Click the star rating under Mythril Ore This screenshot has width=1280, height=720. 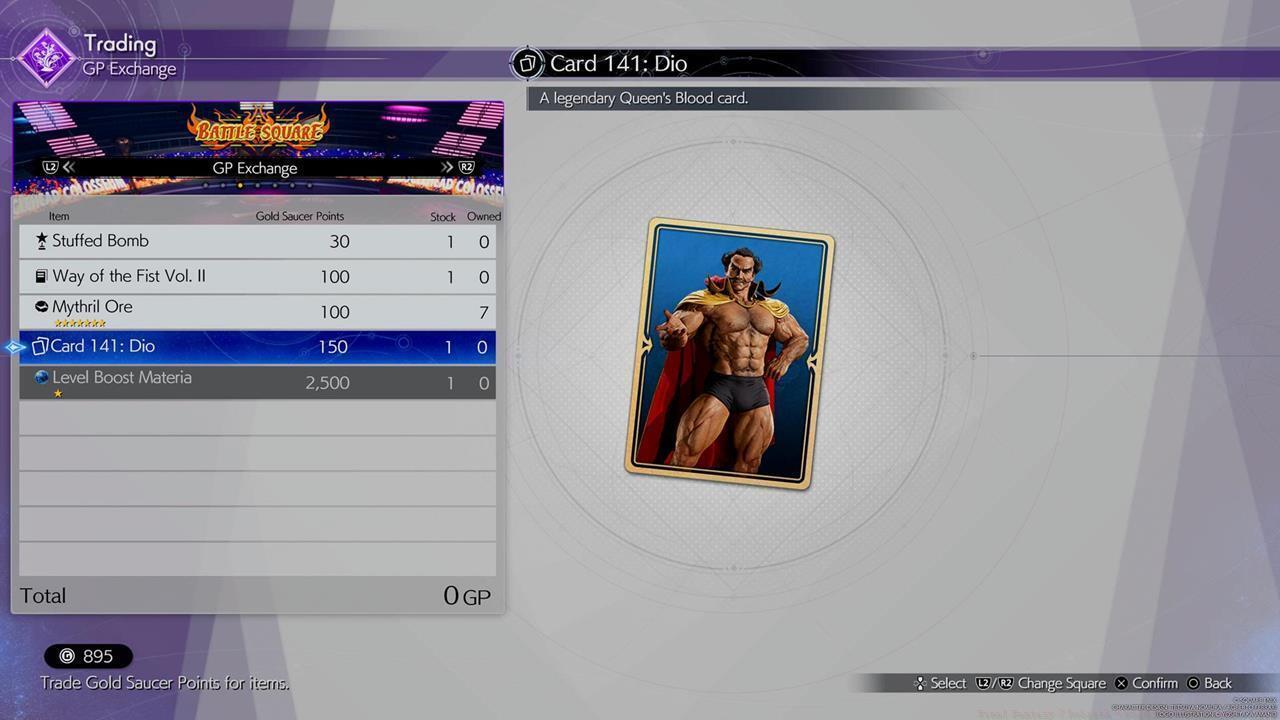79,323
